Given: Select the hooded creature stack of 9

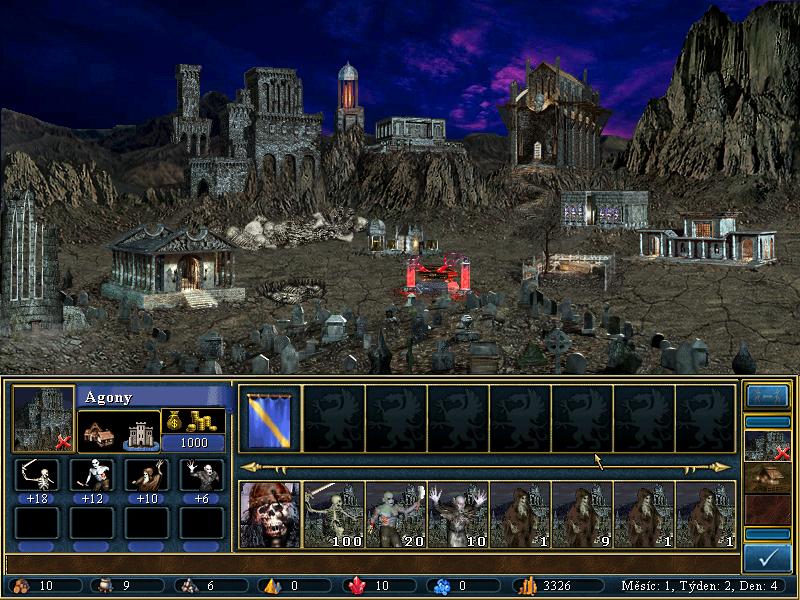Looking at the screenshot, I should click(582, 514).
